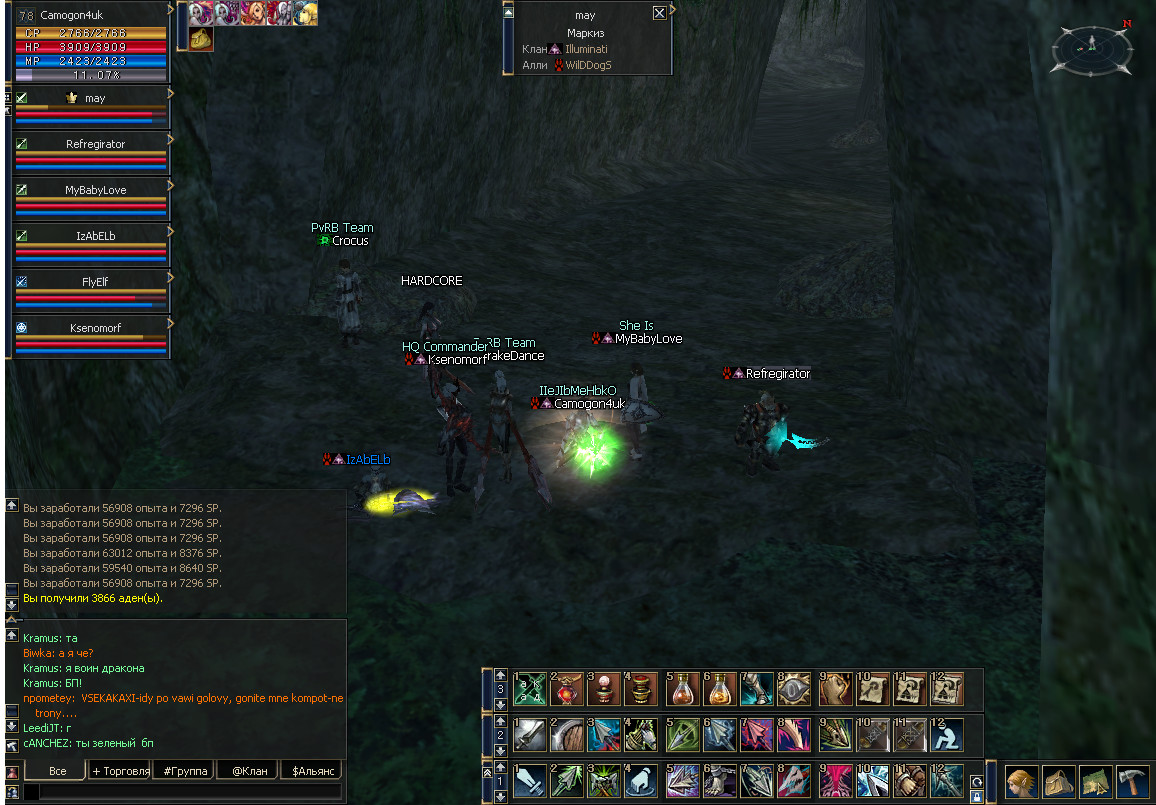Open the hammer system menu icon
The height and width of the screenshot is (805, 1156).
(1132, 781)
